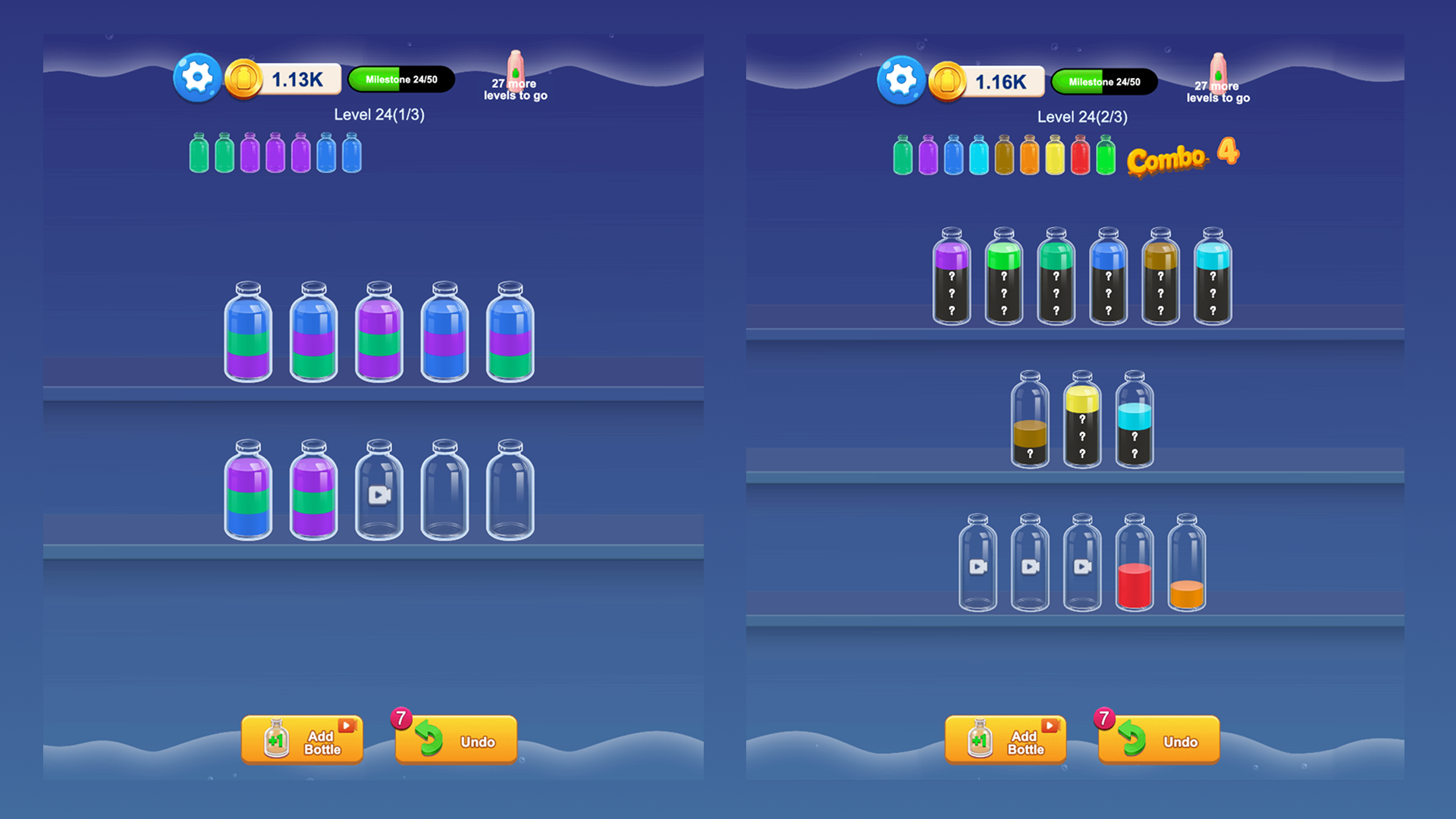Click the green undo arrow icon
Screen dimensions: 1456x819
coord(431,739)
